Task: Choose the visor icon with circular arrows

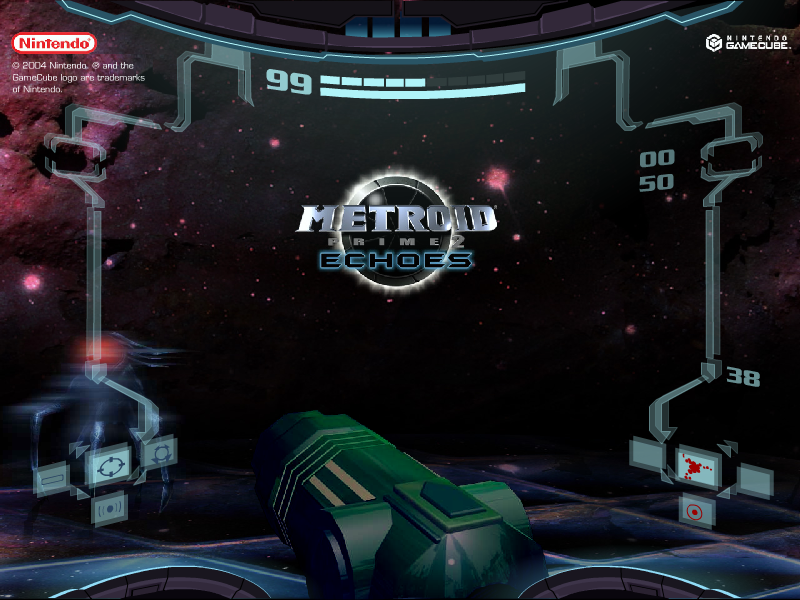Action: (x=159, y=453)
